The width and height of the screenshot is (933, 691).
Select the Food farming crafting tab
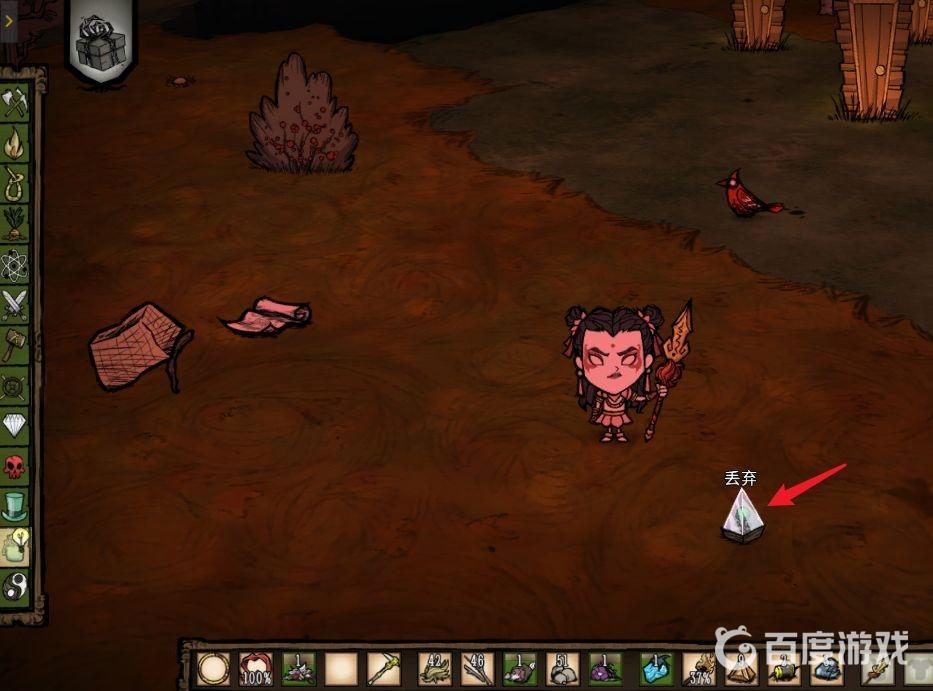click(x=14, y=224)
